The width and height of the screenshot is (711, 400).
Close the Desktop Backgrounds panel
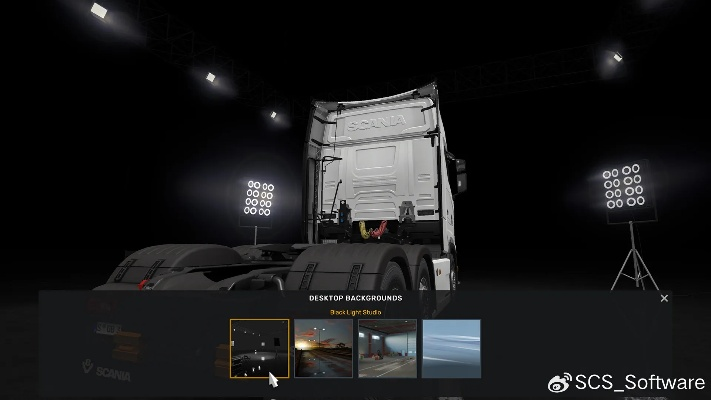tap(665, 298)
